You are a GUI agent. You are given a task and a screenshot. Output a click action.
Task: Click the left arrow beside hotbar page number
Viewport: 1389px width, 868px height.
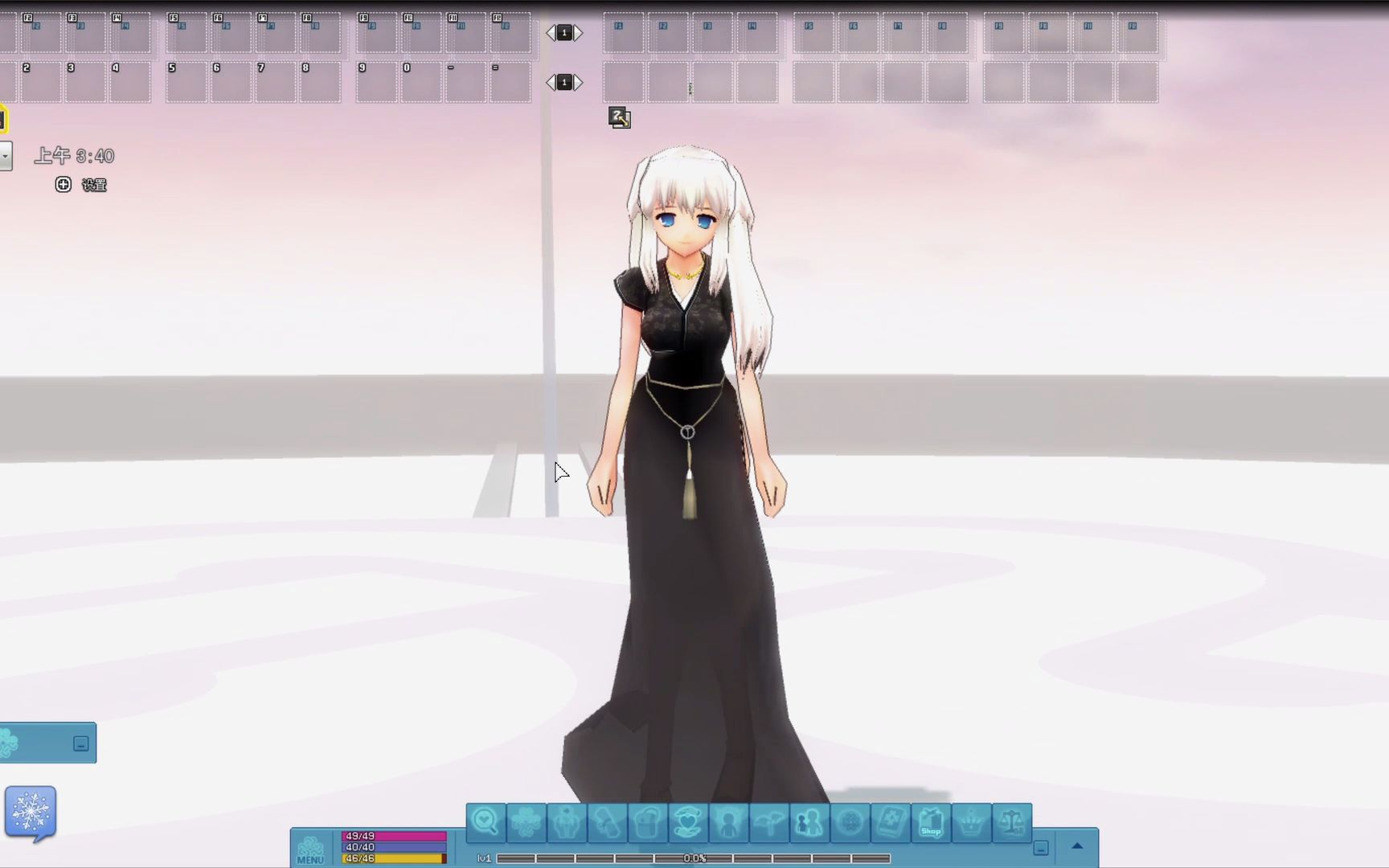point(551,32)
